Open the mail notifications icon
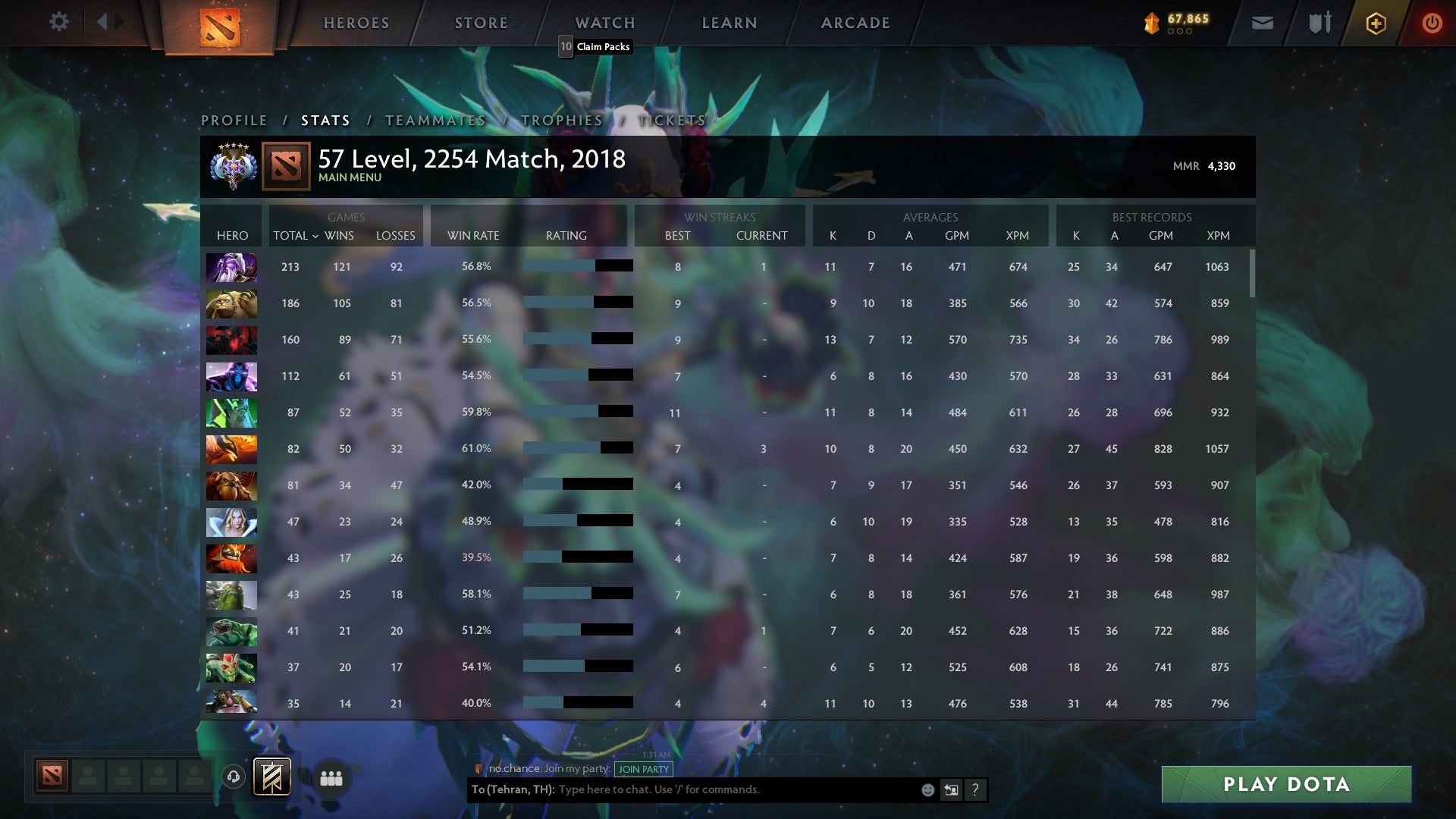 point(1261,23)
